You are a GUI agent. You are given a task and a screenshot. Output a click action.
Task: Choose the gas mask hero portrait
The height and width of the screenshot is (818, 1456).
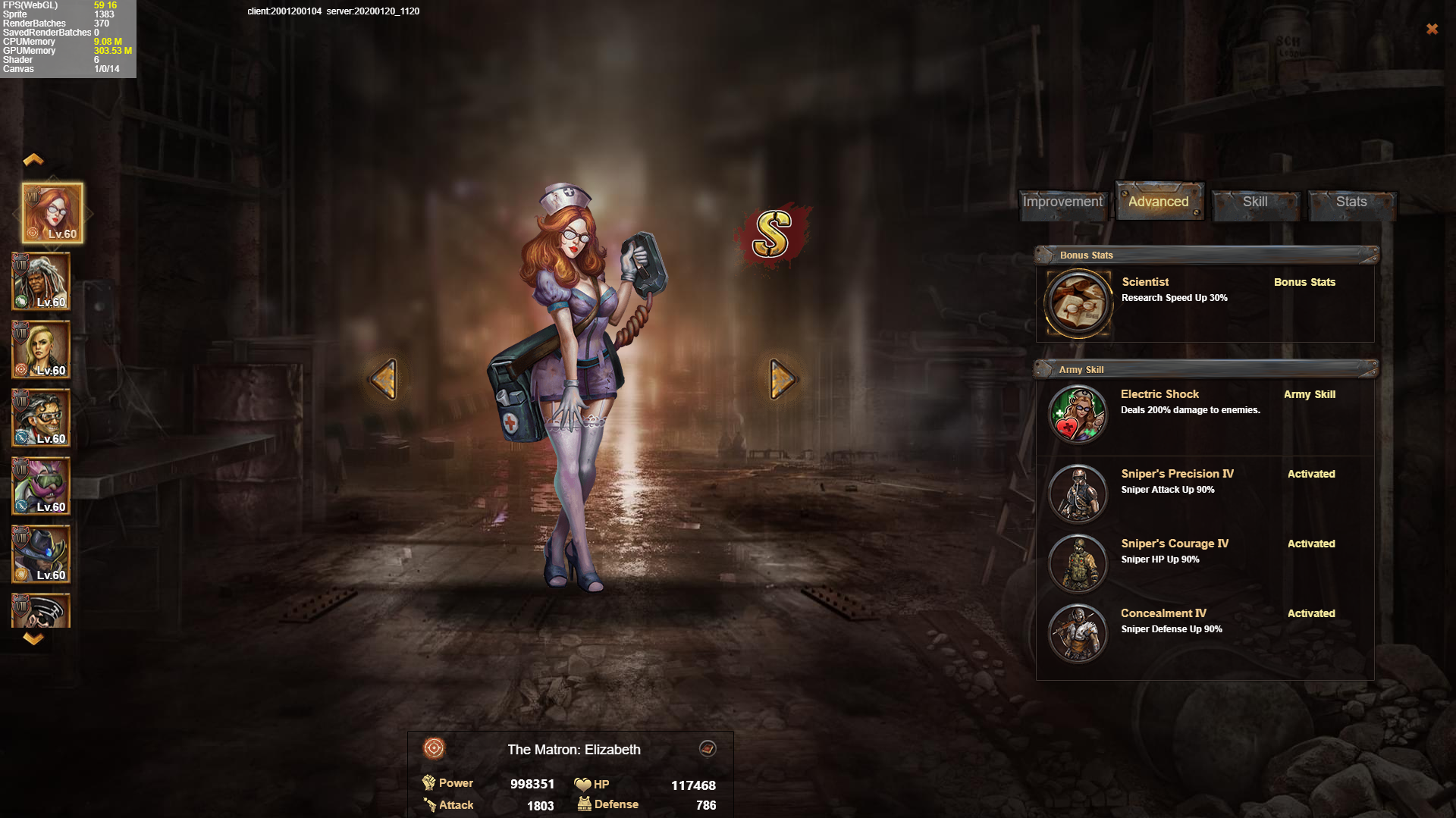point(42,486)
